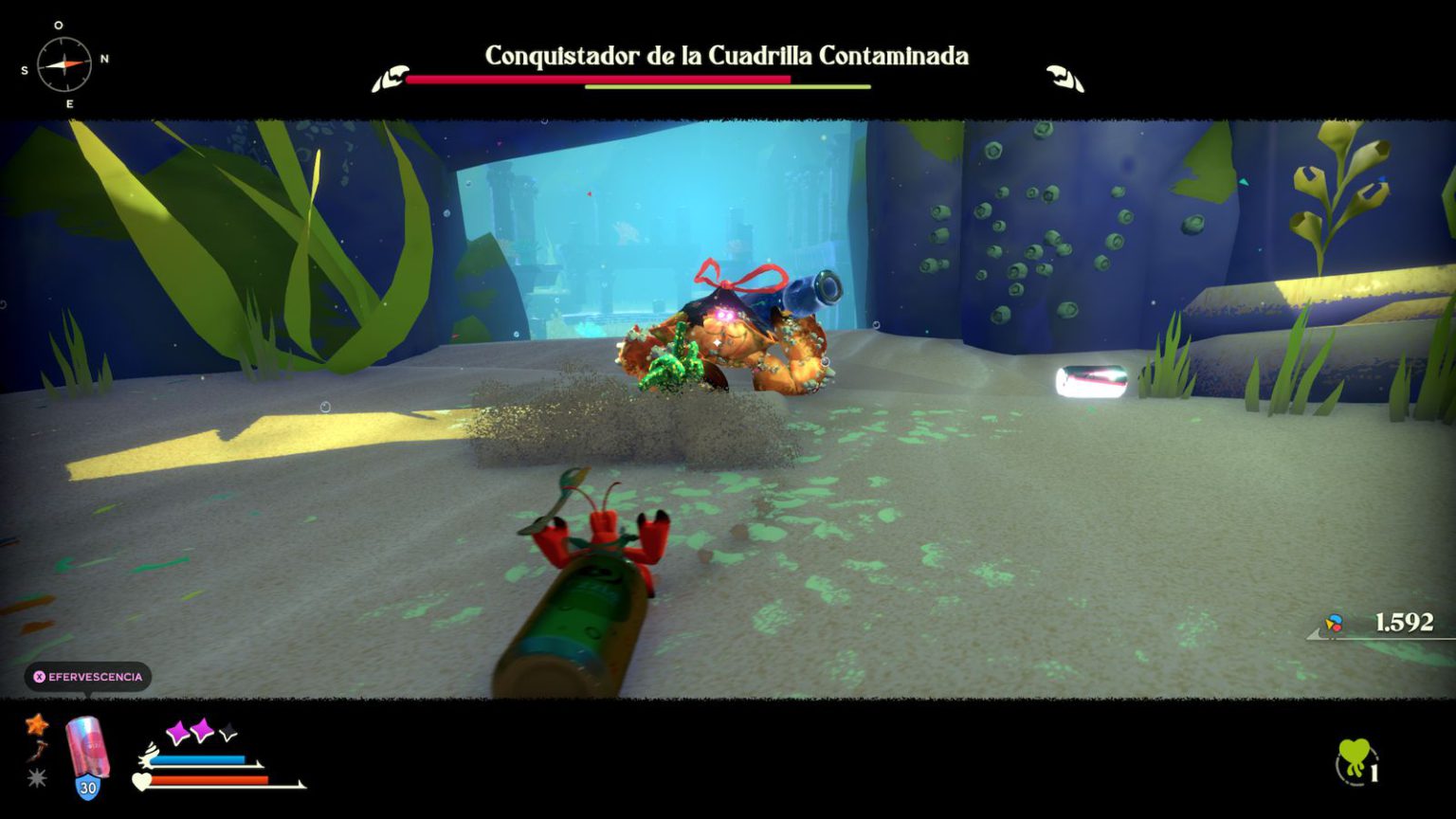1456x819 pixels.
Task: Select the fork weapon icon
Action: pyautogui.click(x=37, y=752)
